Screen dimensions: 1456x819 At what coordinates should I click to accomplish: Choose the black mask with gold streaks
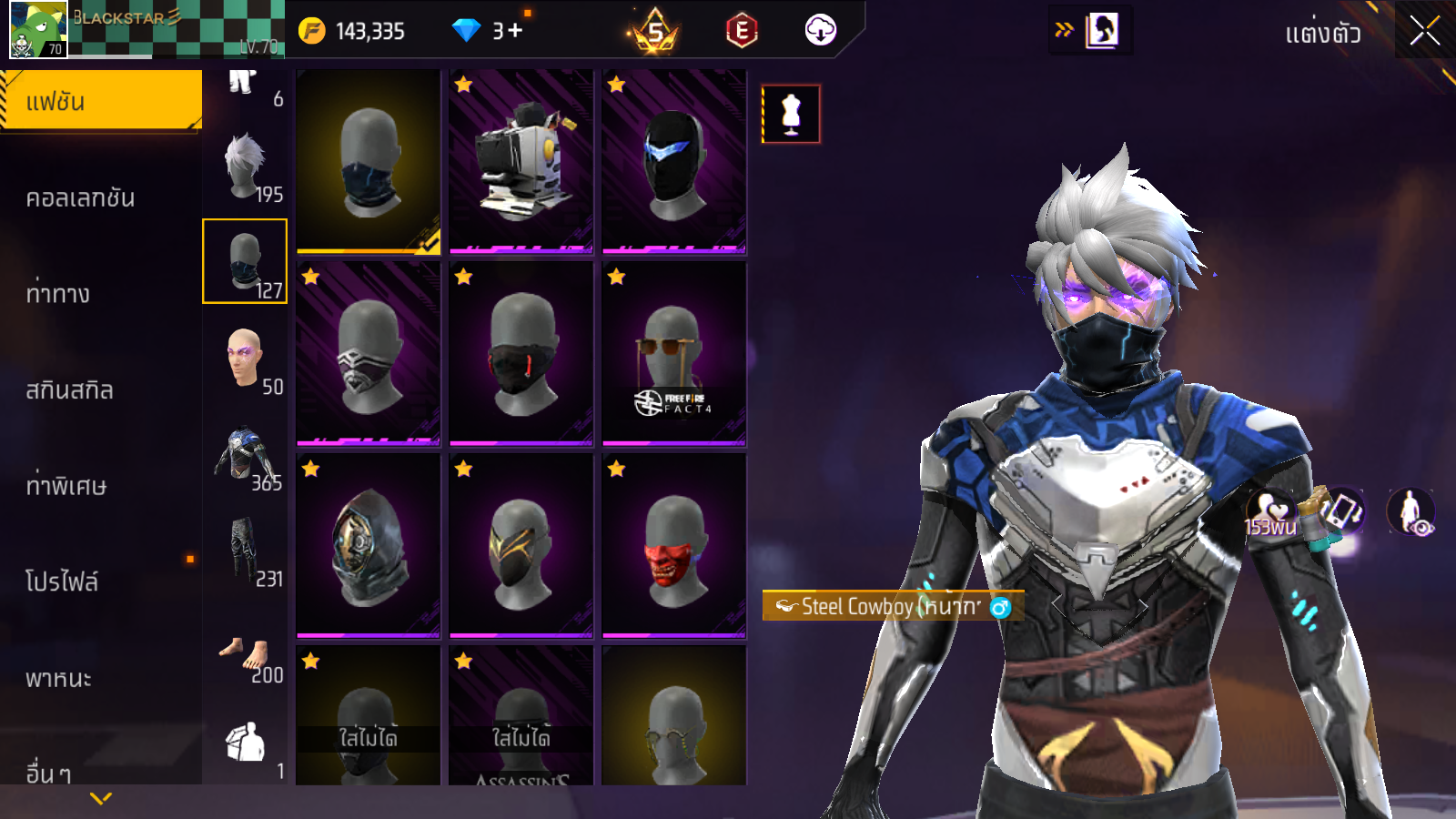521,546
